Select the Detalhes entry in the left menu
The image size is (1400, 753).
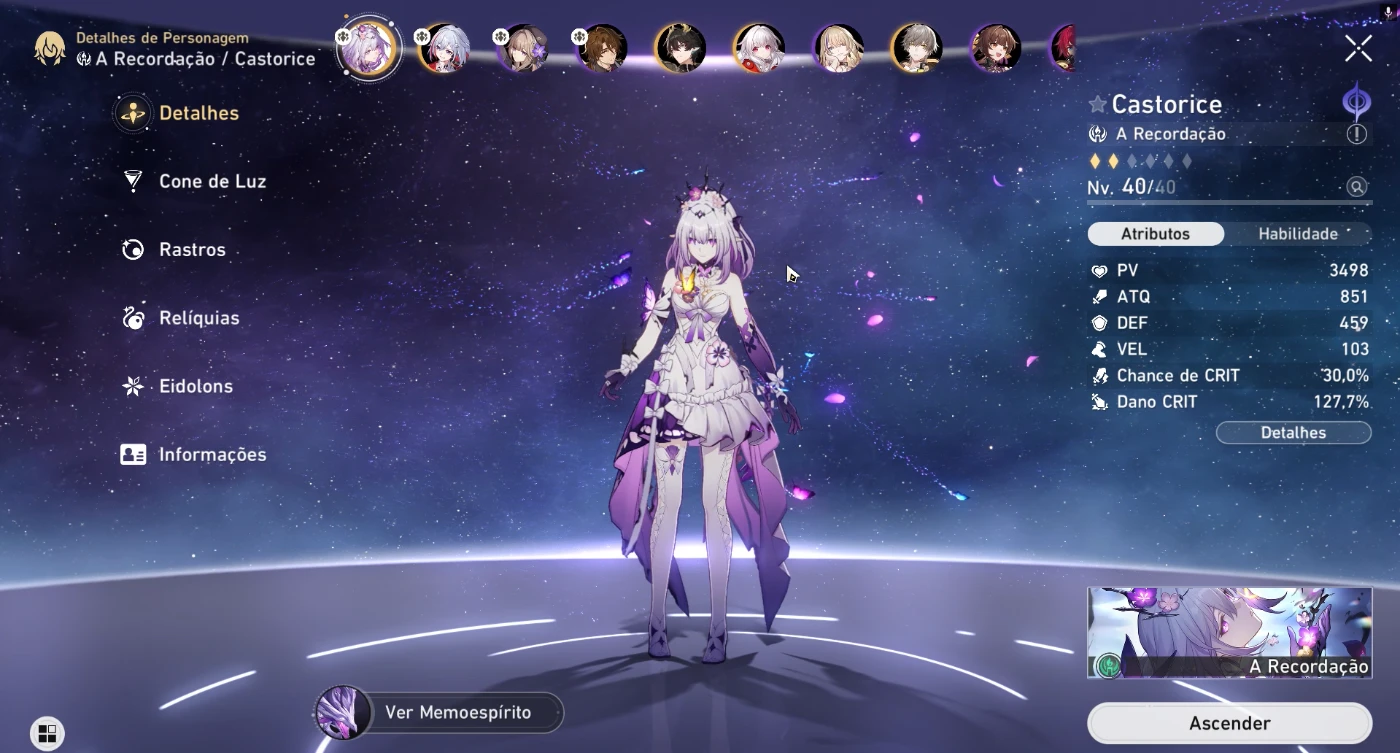[198, 113]
